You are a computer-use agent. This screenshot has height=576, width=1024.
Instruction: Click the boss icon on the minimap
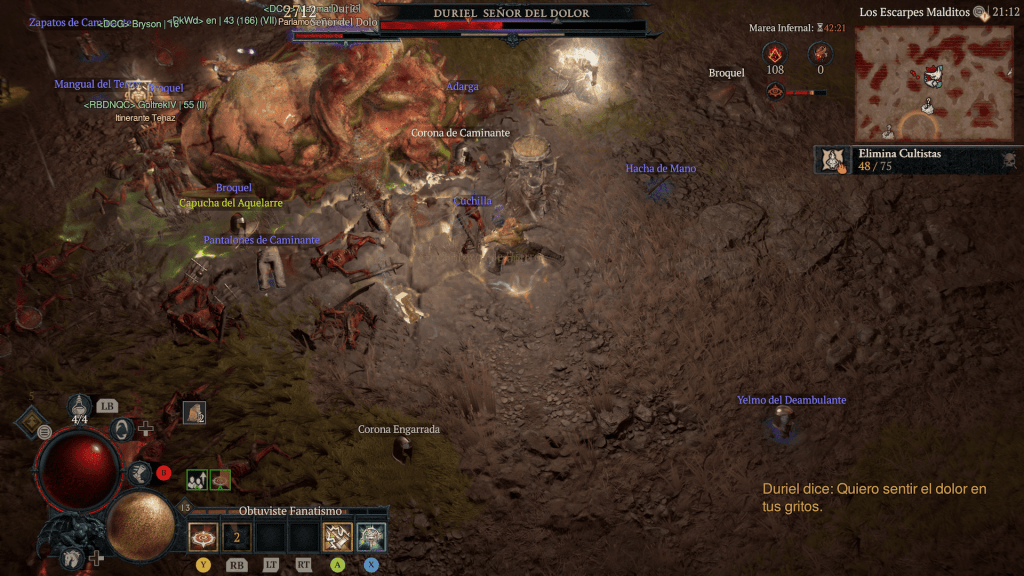click(x=933, y=75)
